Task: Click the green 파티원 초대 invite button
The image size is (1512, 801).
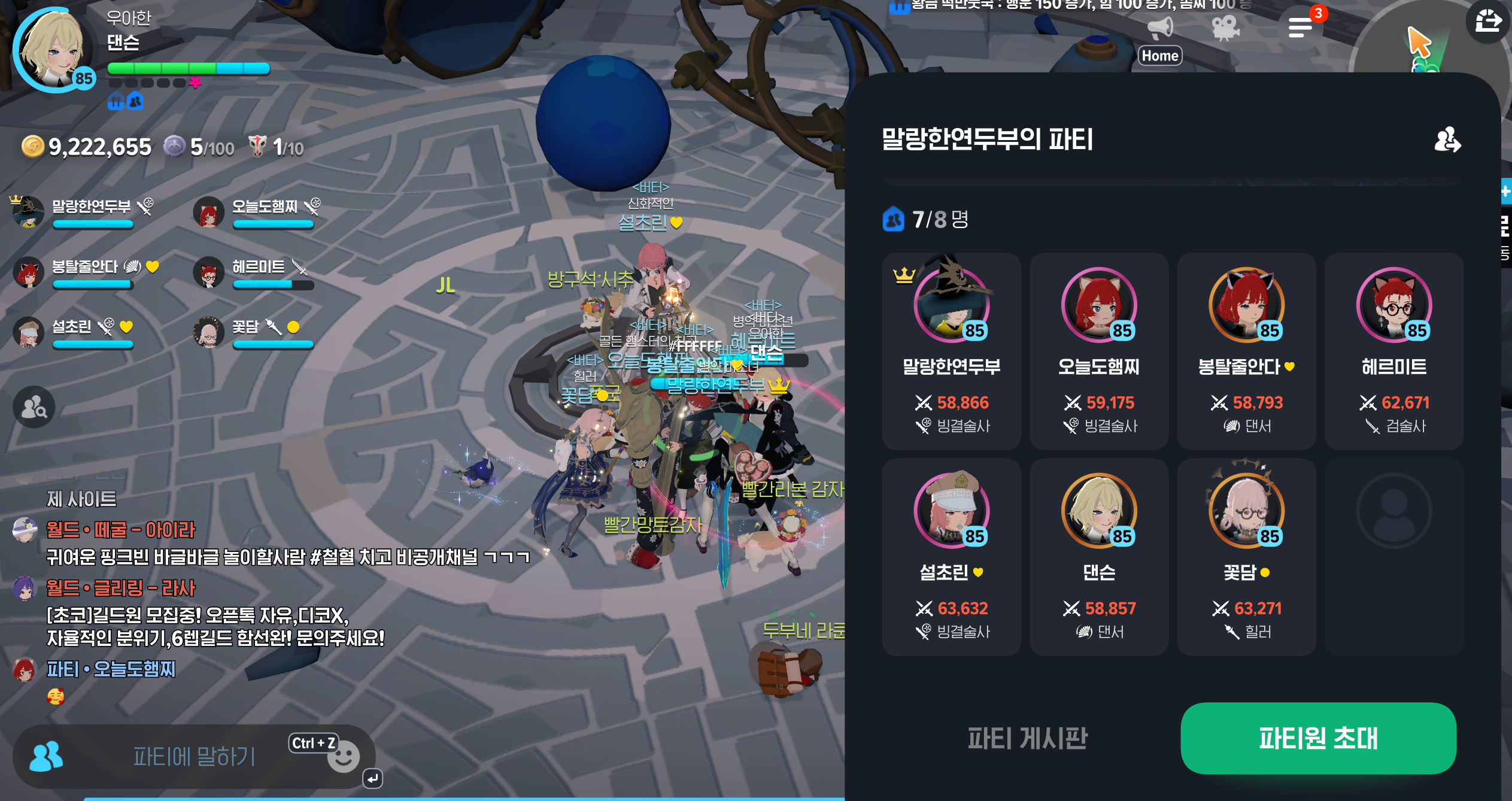Action: pos(1317,738)
